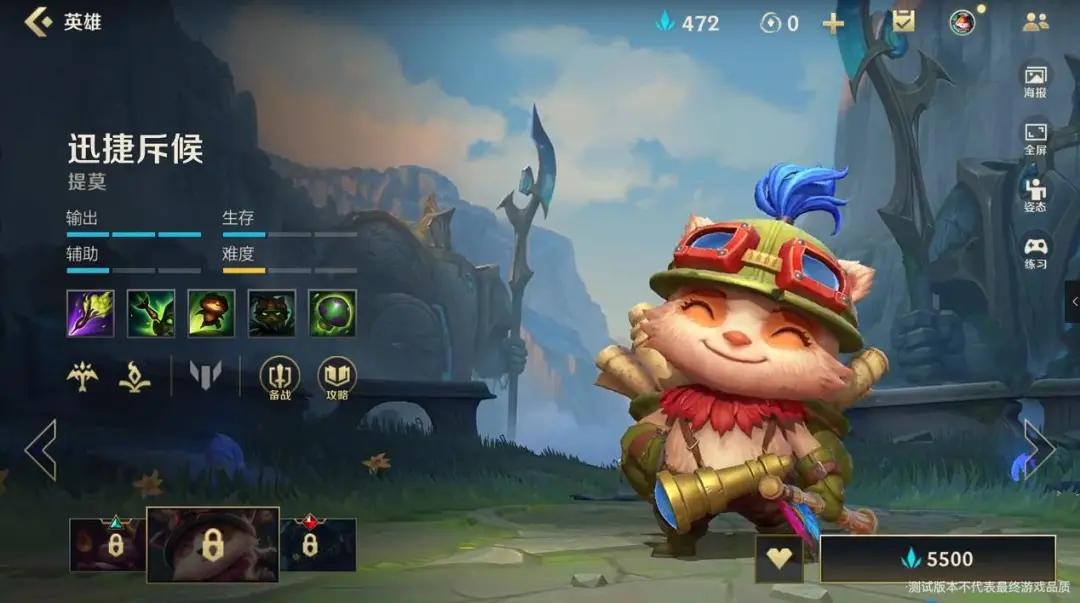1080x603 pixels.
Task: Open the friends list icon
Action: (x=1035, y=22)
